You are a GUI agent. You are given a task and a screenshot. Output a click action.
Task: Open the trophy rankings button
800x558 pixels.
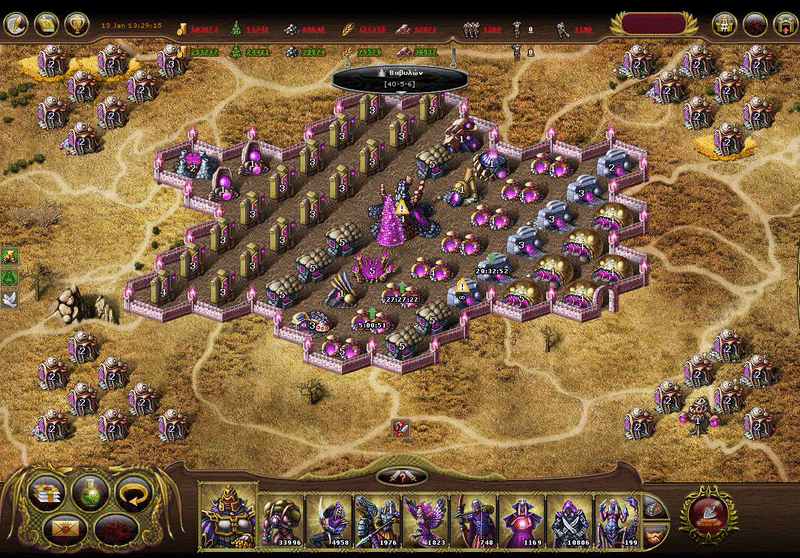[77, 24]
